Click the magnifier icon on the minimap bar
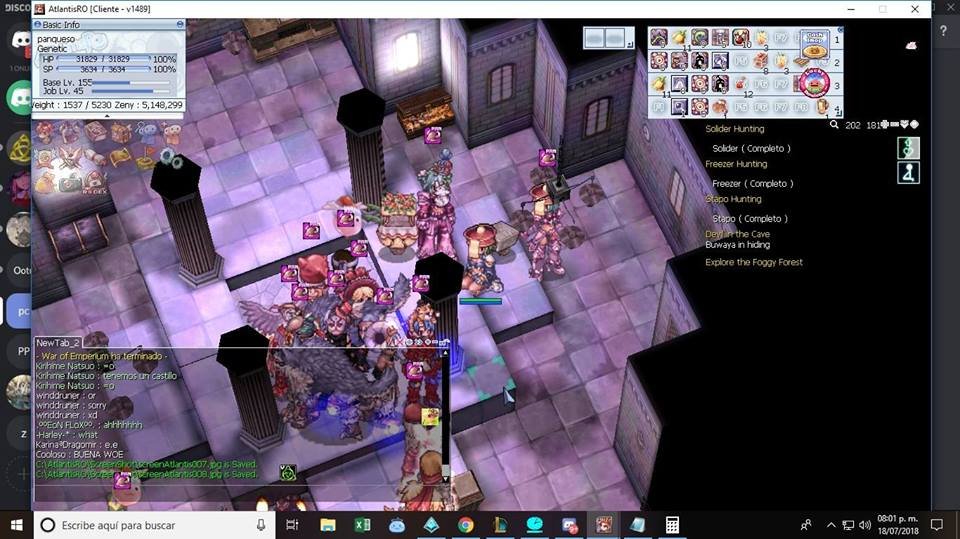Screen dimensions: 960x539 (x=834, y=125)
